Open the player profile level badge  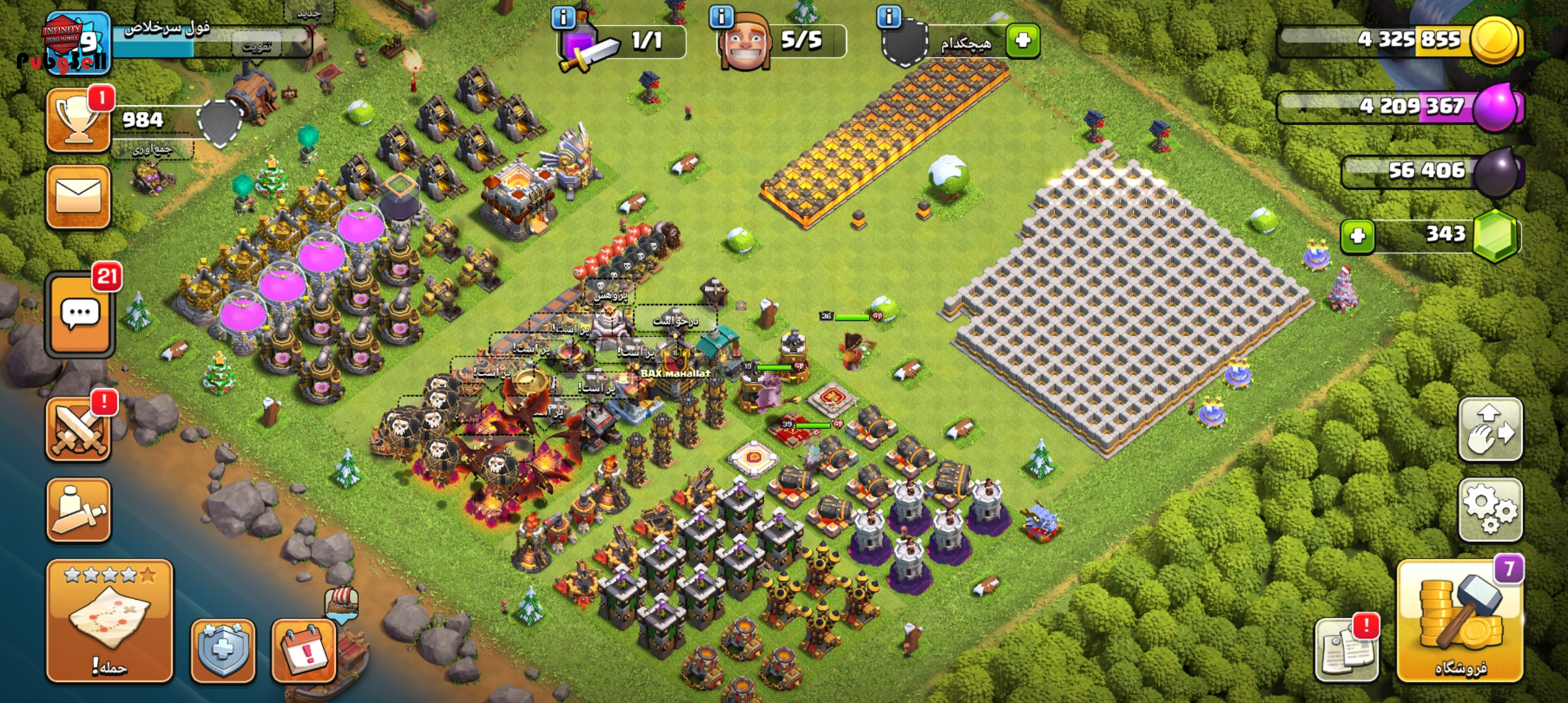78,44
